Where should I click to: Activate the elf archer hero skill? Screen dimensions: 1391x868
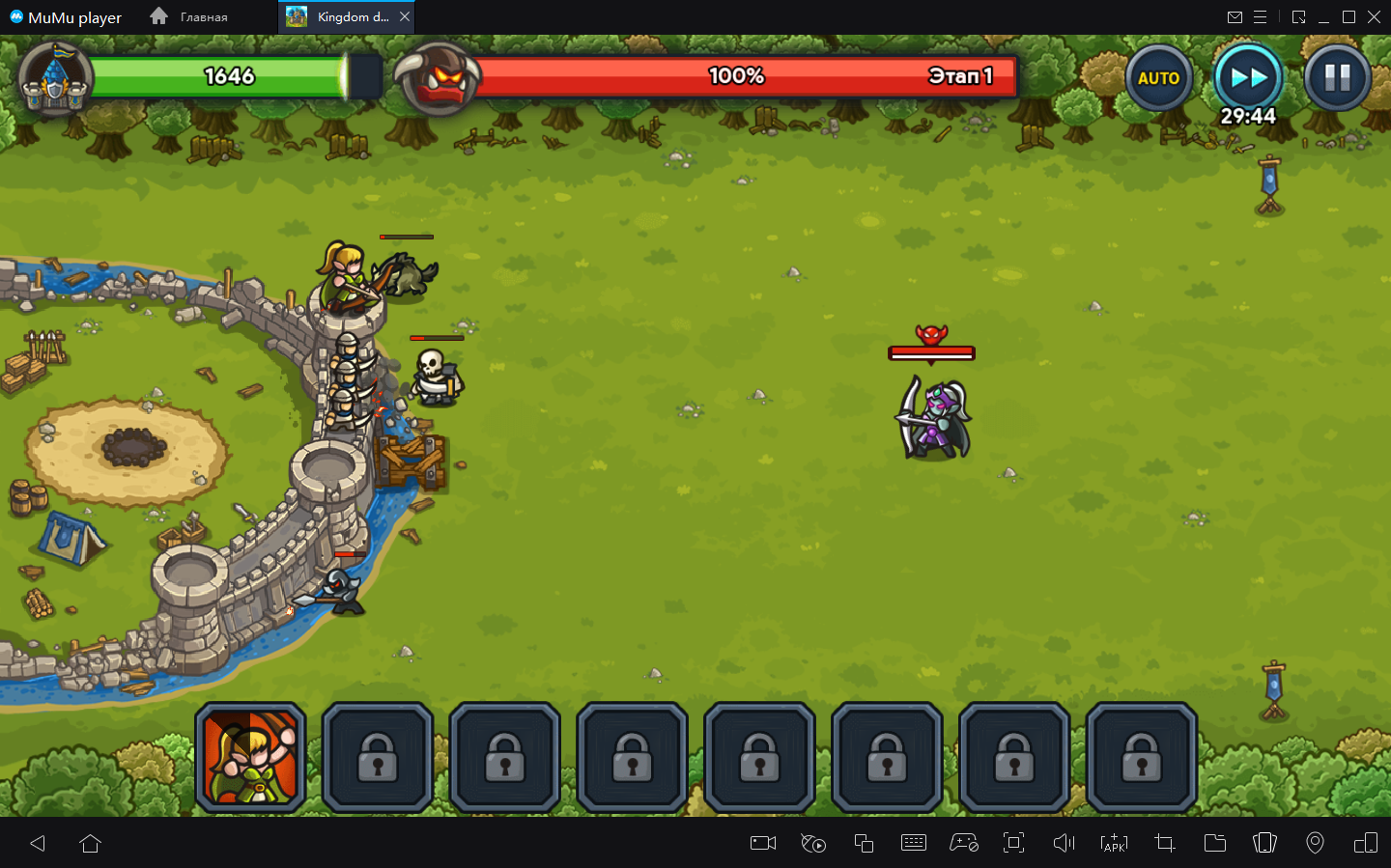click(251, 758)
